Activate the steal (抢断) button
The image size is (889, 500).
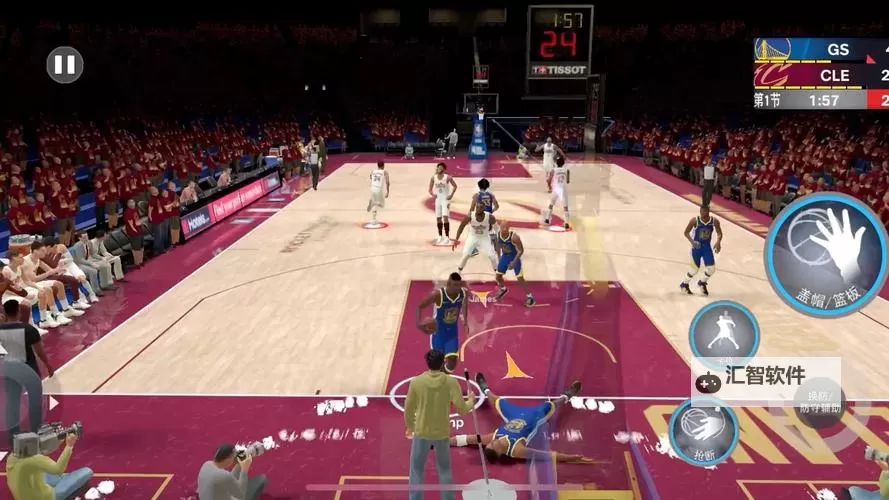[x=704, y=431]
